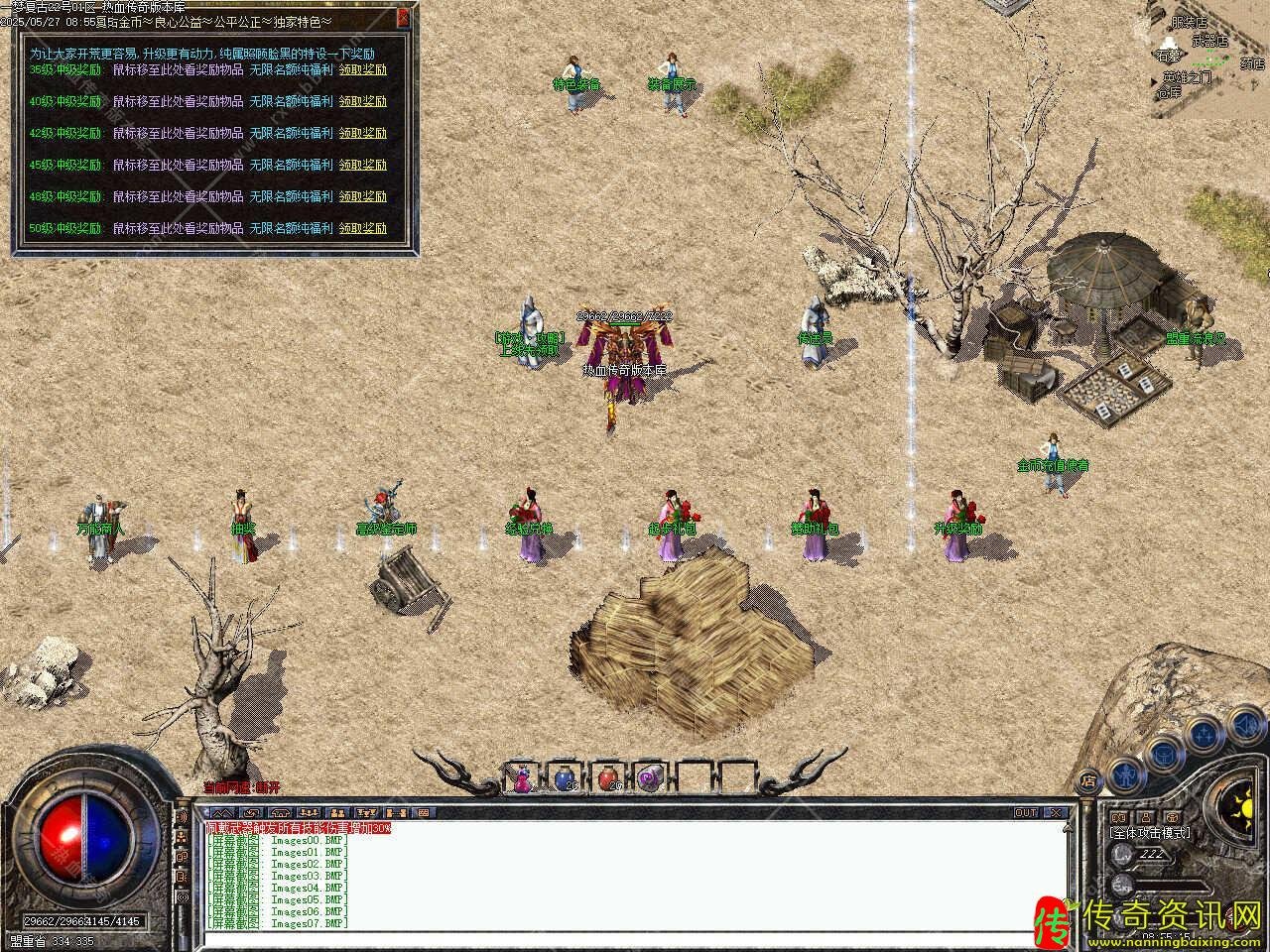Screen dimensions: 1270x952
Task: Claim the 42级 level reward
Action: (362, 133)
